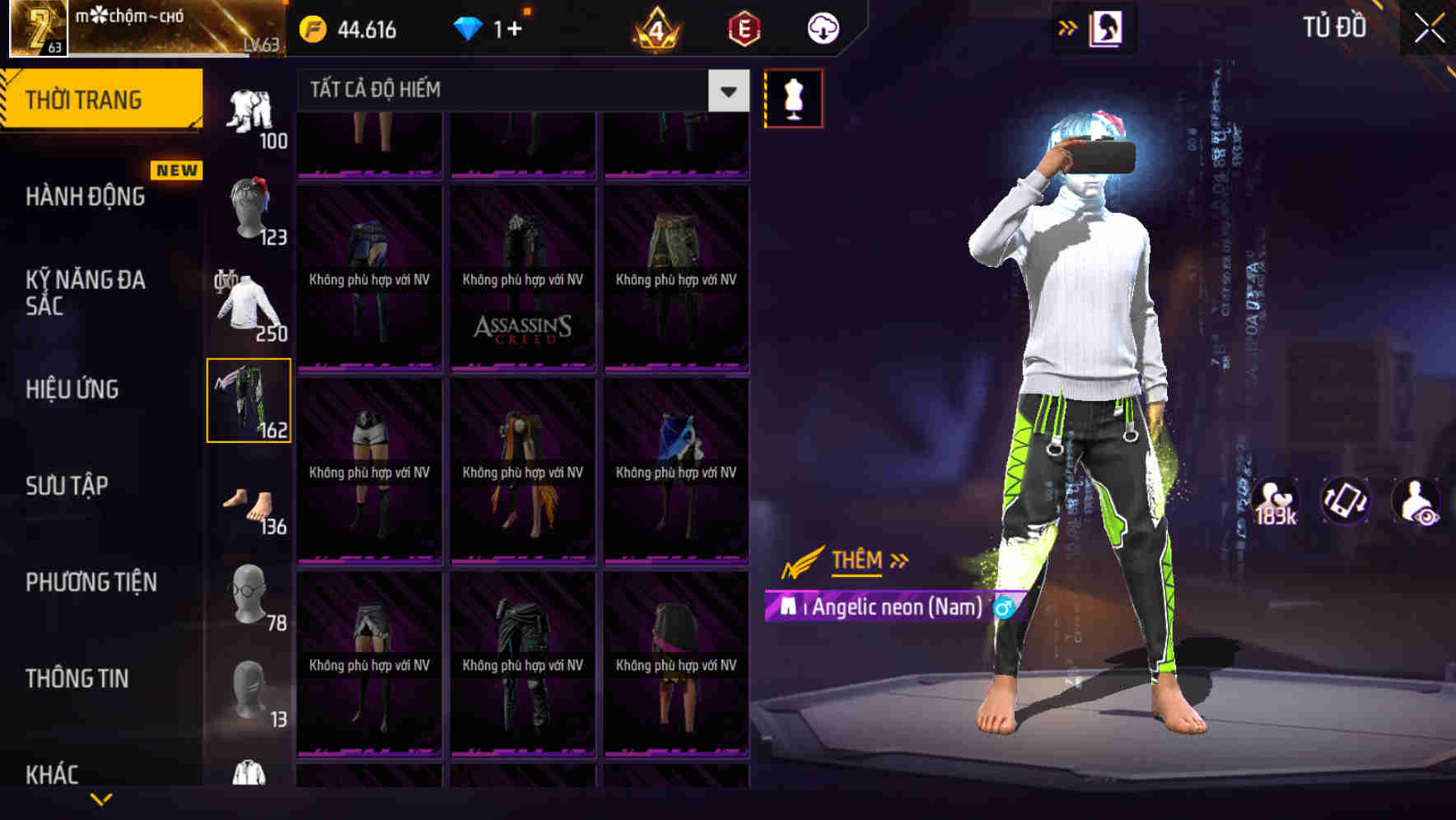Click the double chevron beside the barbershop icon

(x=1066, y=27)
